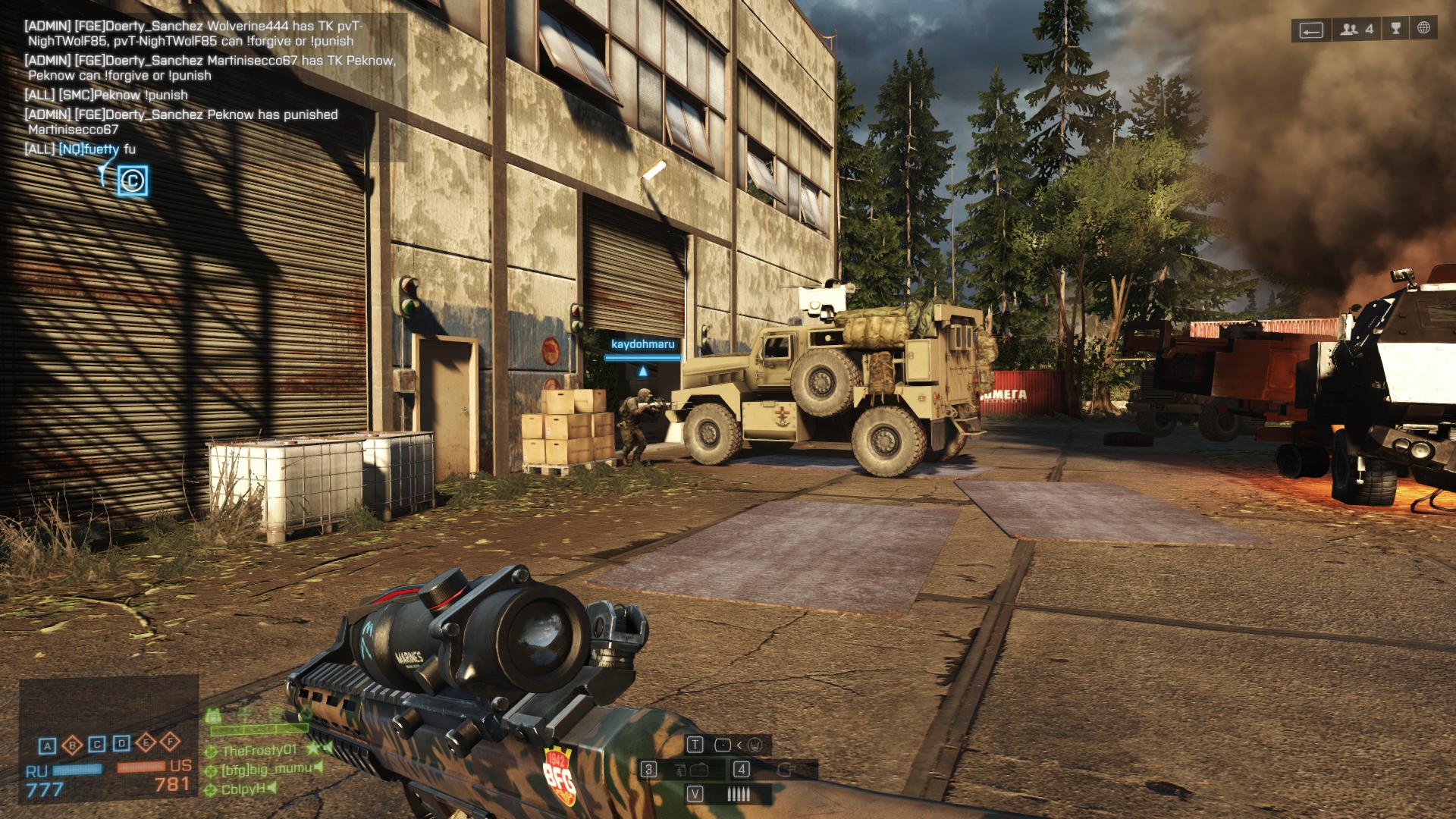
Task: Click the kaydohmaru player name tag
Action: (x=642, y=344)
